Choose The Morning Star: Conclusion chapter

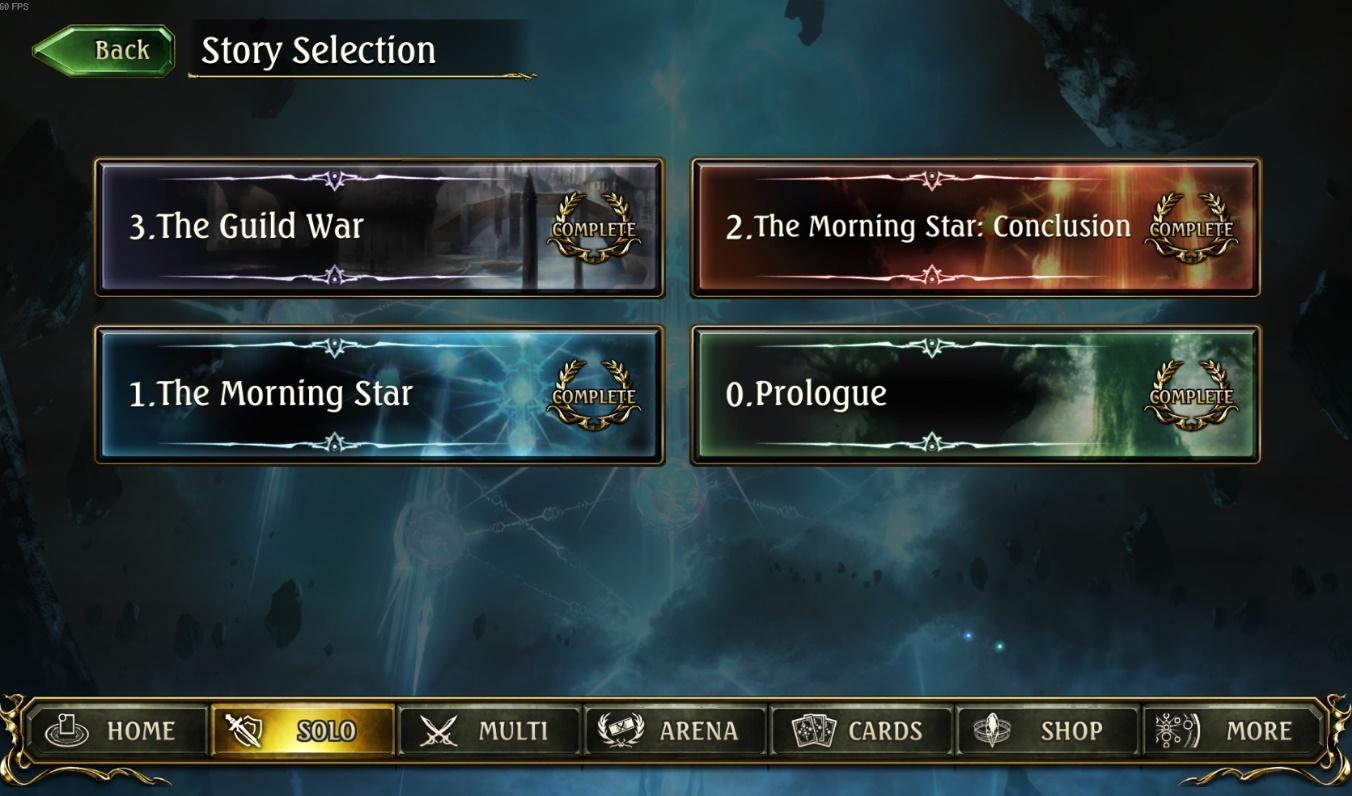coord(975,227)
